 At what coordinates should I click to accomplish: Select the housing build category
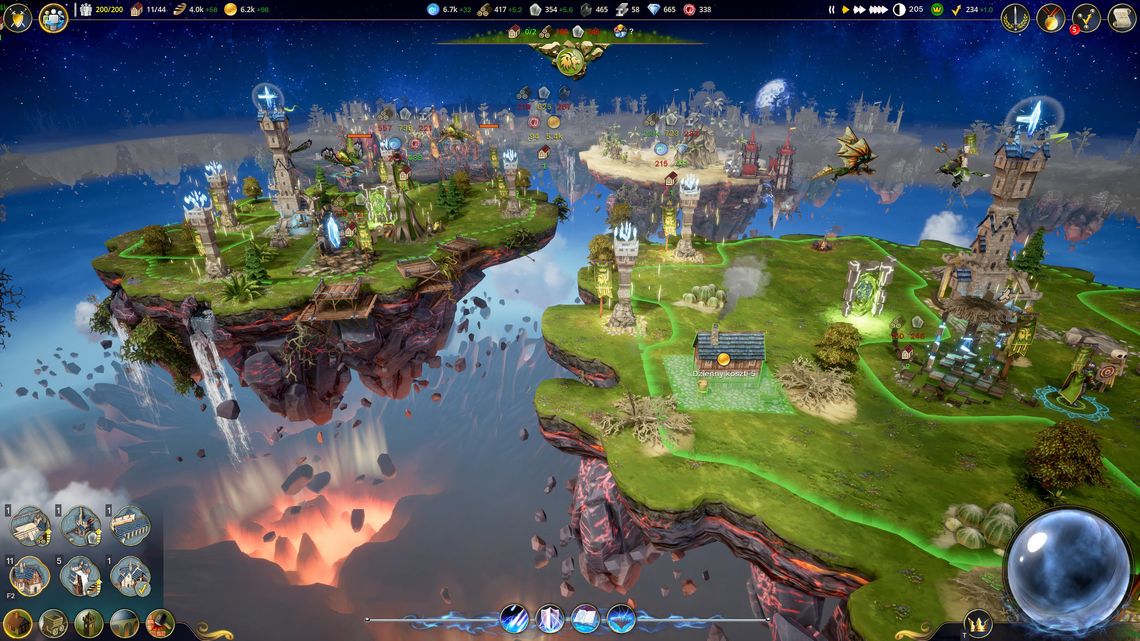coord(19,624)
